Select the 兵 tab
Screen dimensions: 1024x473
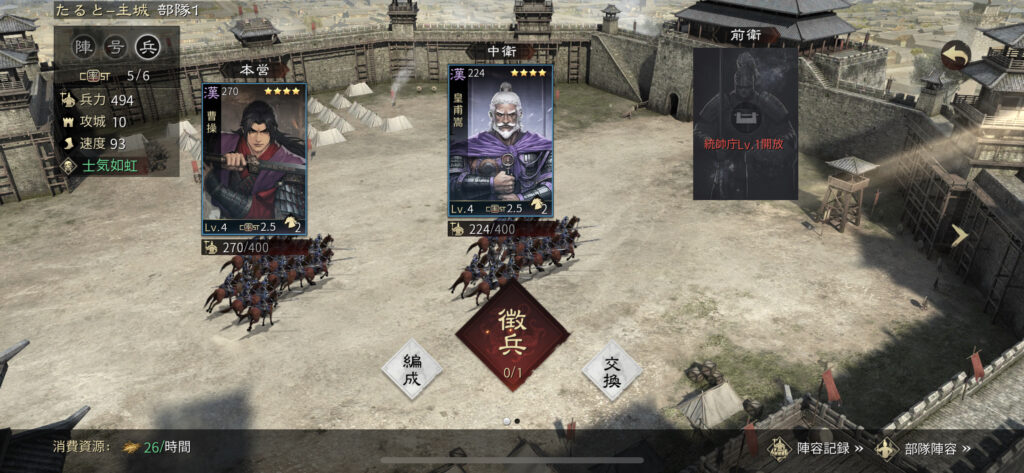coord(148,46)
